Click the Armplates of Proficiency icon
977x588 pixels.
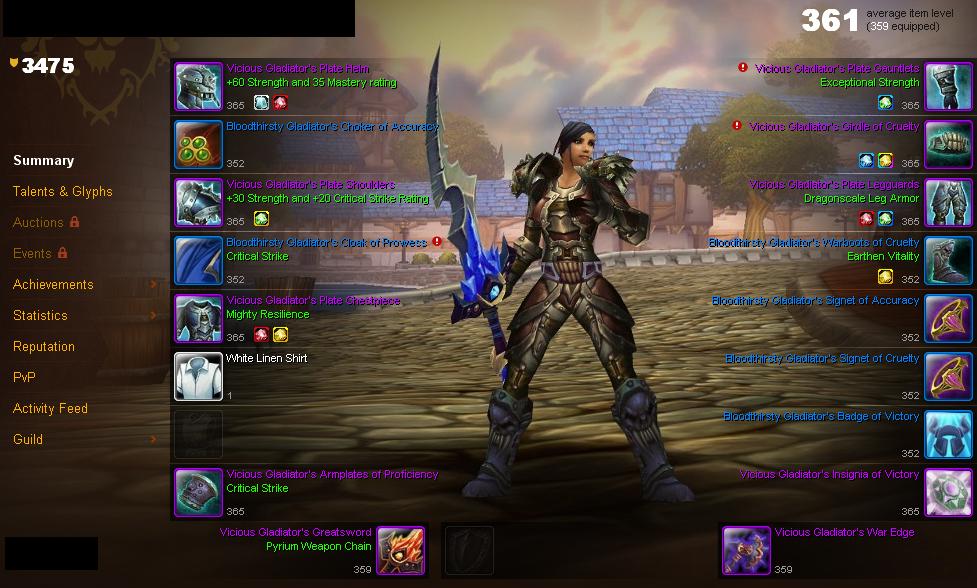pos(198,492)
